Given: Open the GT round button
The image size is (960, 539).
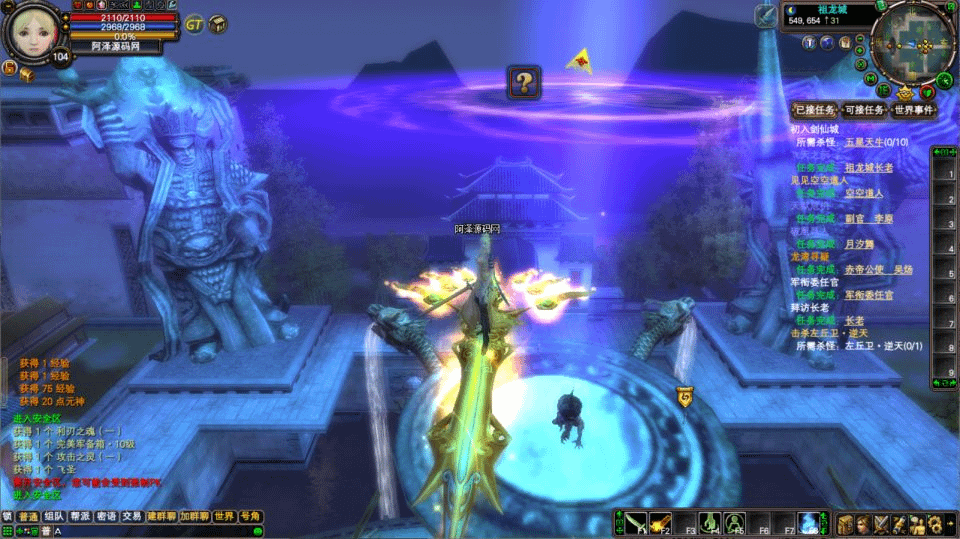Looking at the screenshot, I should click(x=194, y=23).
